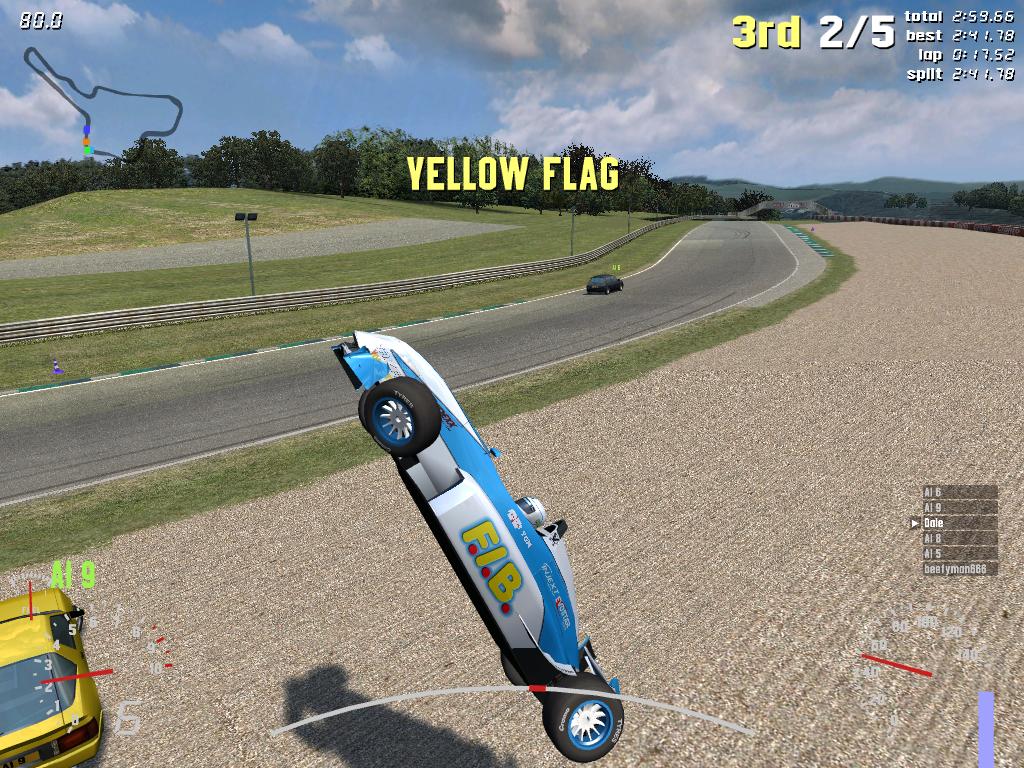Choose AI 9 in the driver list
Screen dimensions: 1024x768
958,508
